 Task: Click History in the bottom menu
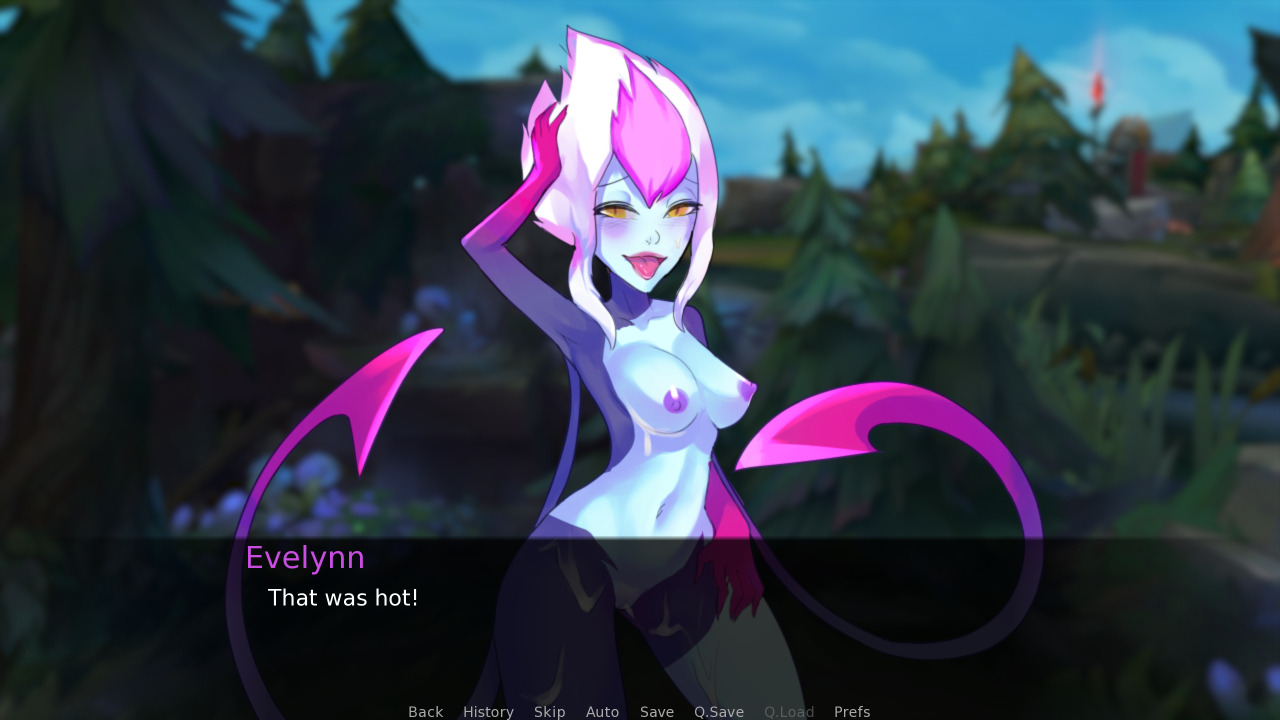coord(488,711)
